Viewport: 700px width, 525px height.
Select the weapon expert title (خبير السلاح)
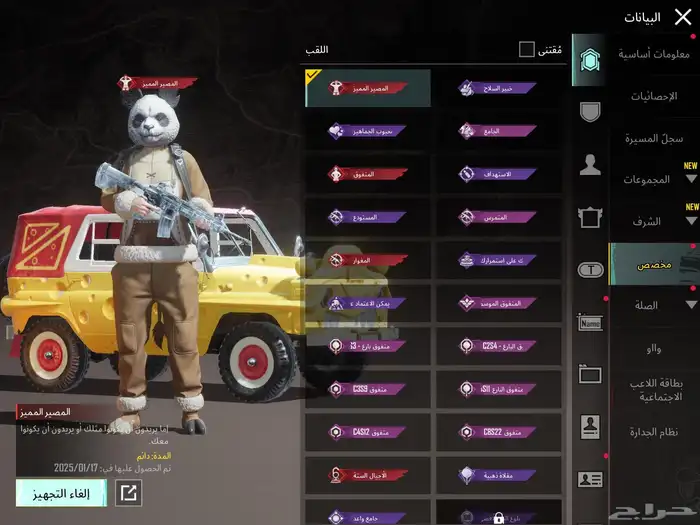coord(497,88)
